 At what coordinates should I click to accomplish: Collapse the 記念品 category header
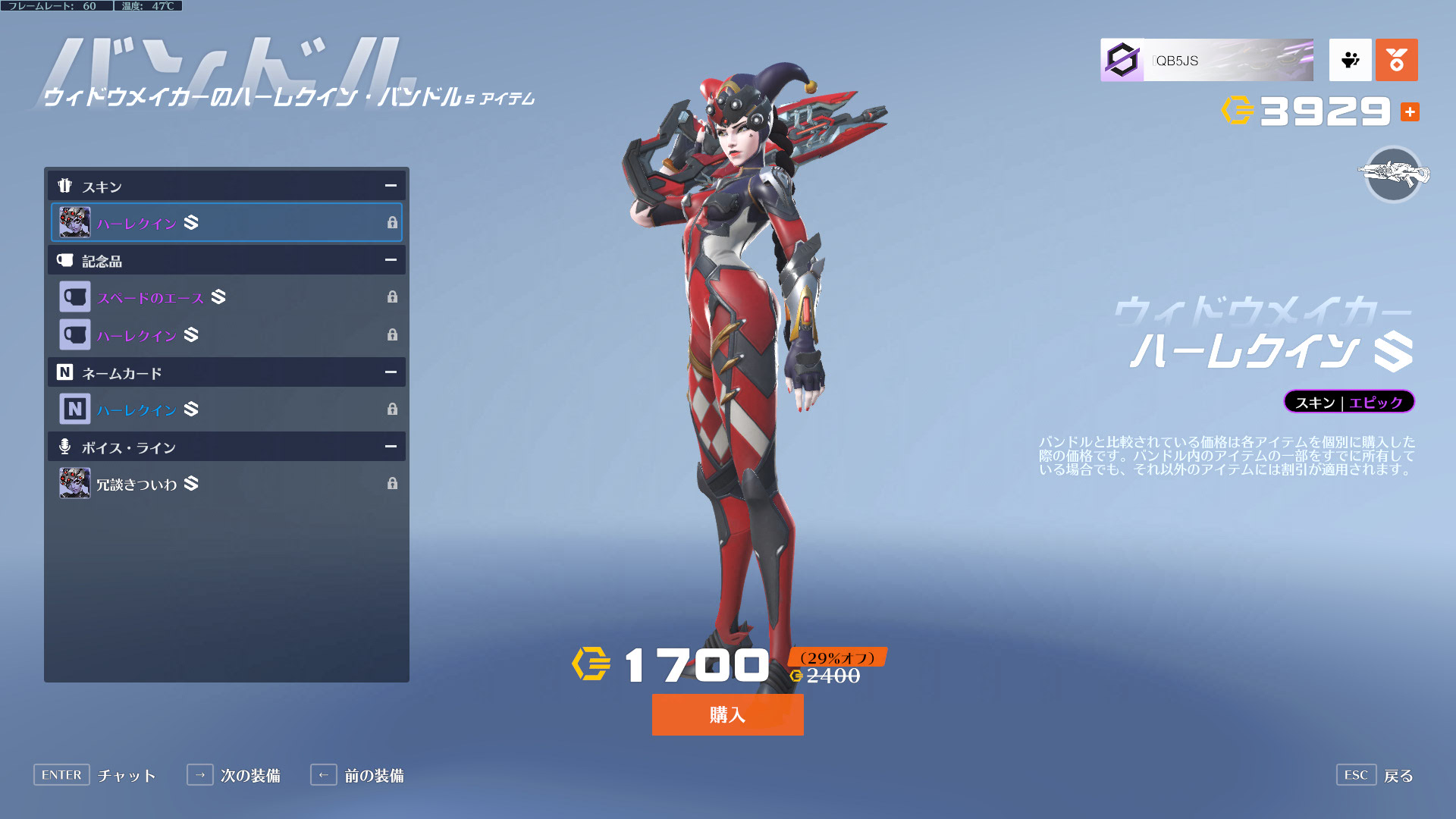(x=391, y=260)
